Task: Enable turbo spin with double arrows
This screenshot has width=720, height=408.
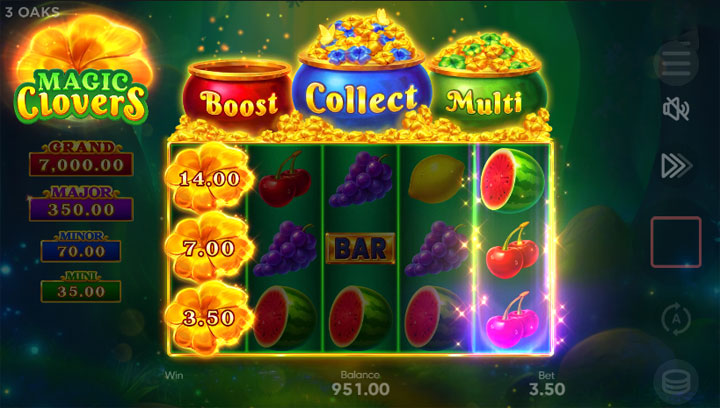Action: 676,165
